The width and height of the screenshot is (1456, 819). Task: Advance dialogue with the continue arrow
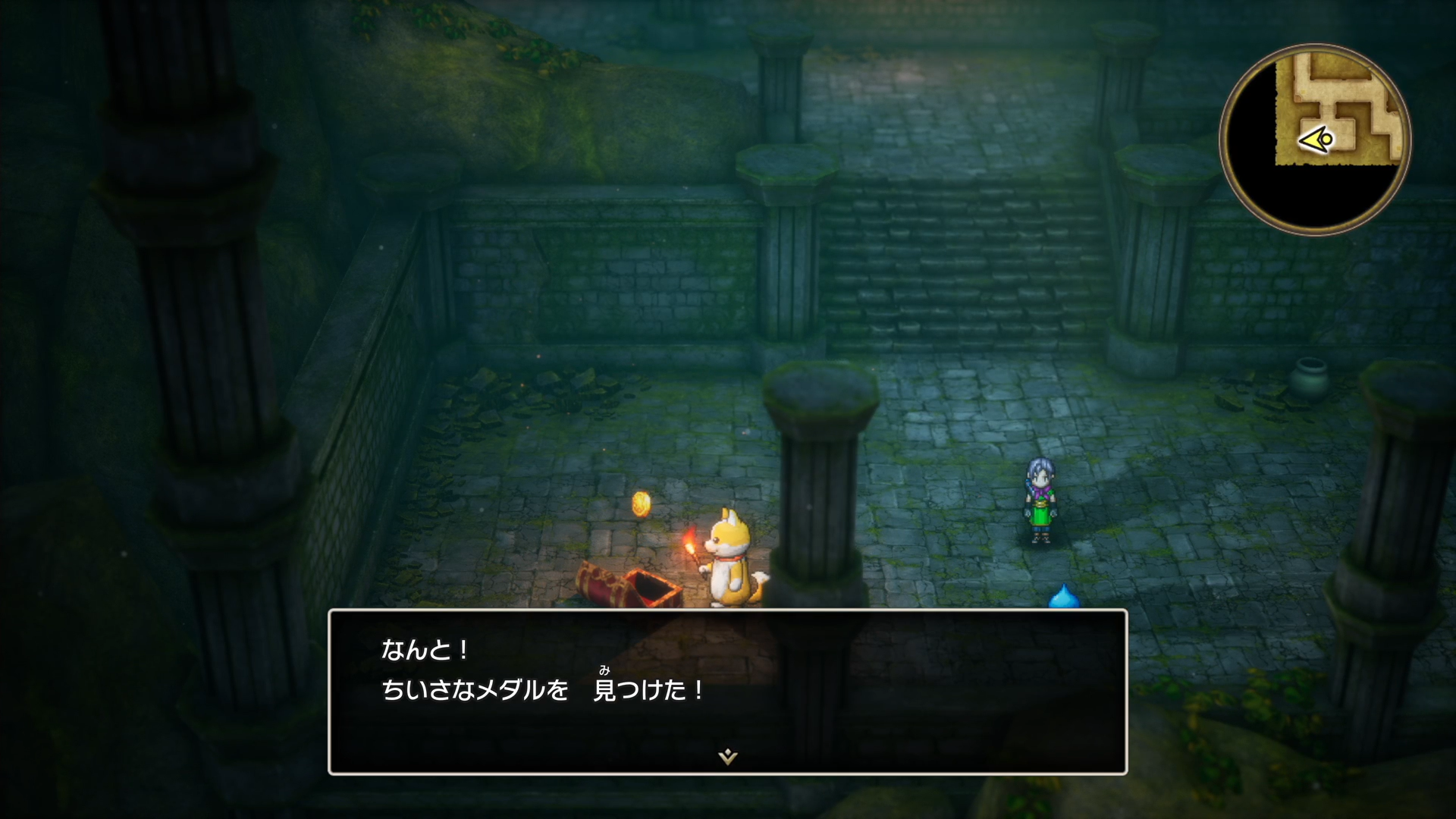point(727,756)
